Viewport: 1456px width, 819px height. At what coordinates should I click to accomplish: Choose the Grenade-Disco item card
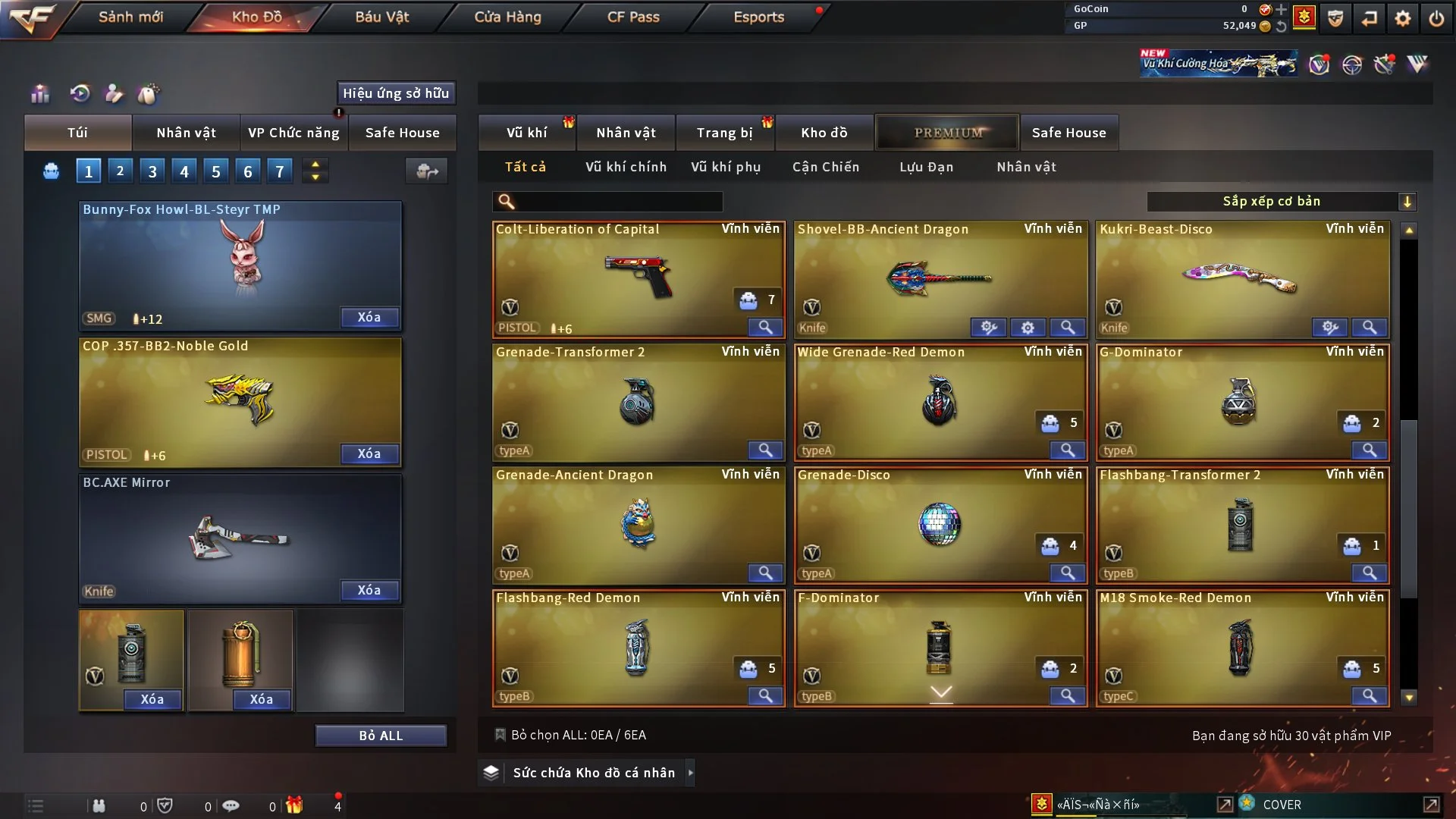[939, 523]
